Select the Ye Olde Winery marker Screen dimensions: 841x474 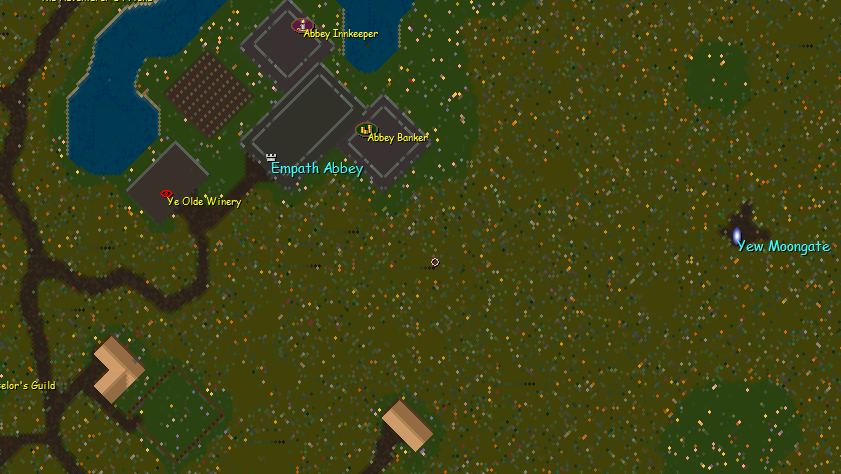(166, 194)
